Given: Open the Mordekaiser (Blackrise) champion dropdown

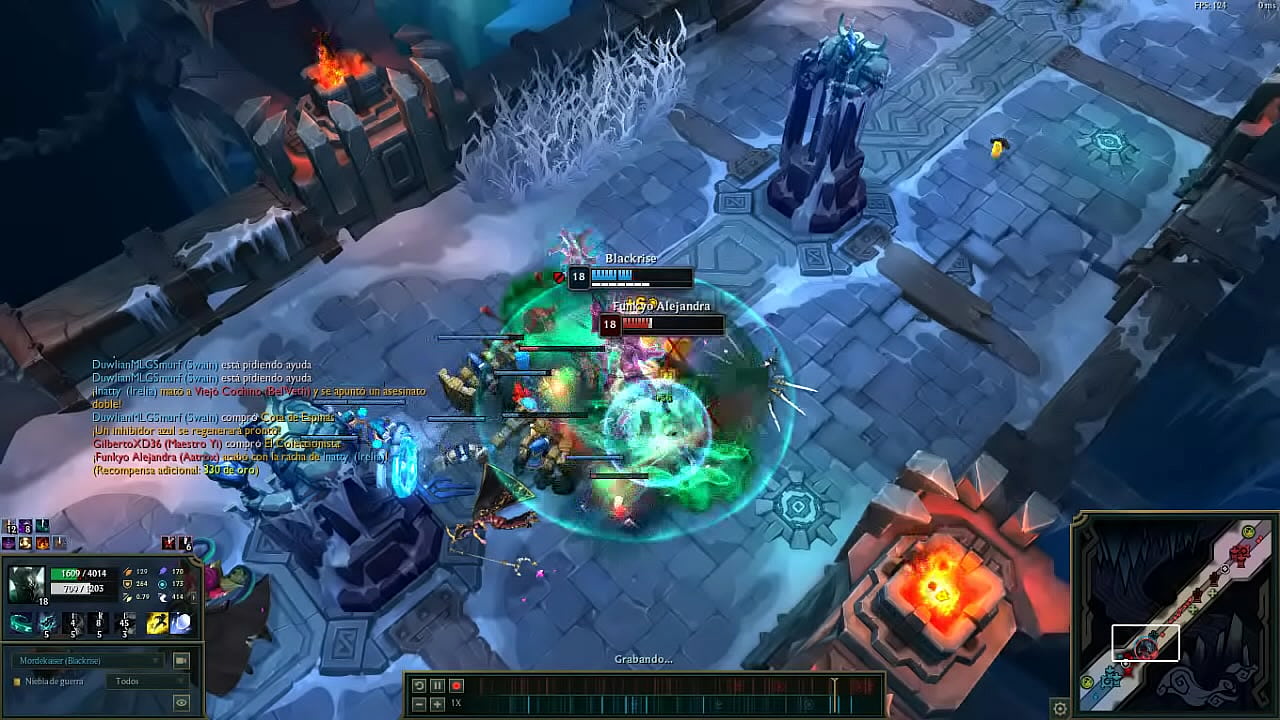Looking at the screenshot, I should coord(87,659).
